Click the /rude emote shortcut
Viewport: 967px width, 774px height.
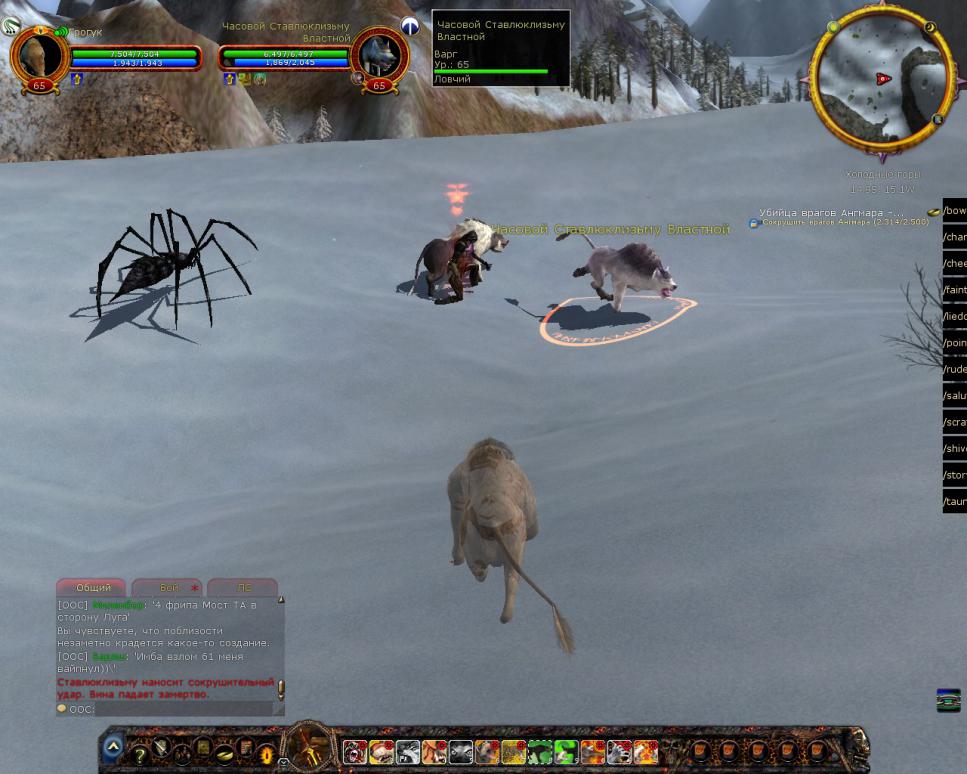[955, 369]
